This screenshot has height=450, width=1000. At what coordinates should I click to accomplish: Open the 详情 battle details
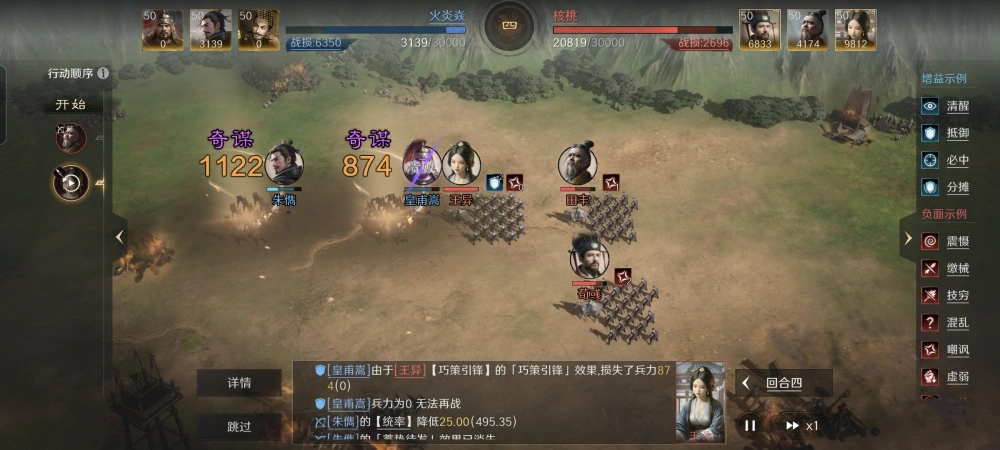[x=239, y=383]
